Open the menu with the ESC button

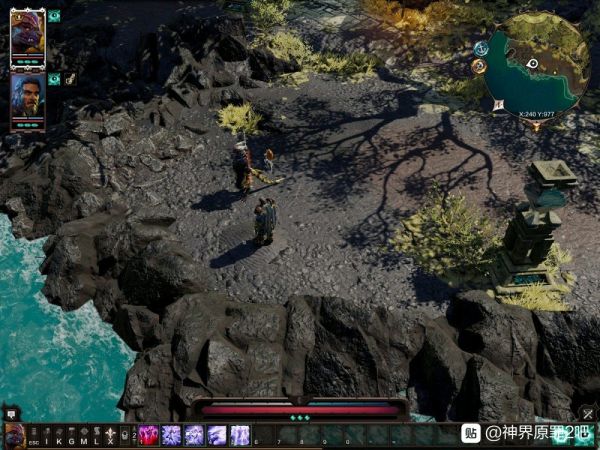pos(32,436)
